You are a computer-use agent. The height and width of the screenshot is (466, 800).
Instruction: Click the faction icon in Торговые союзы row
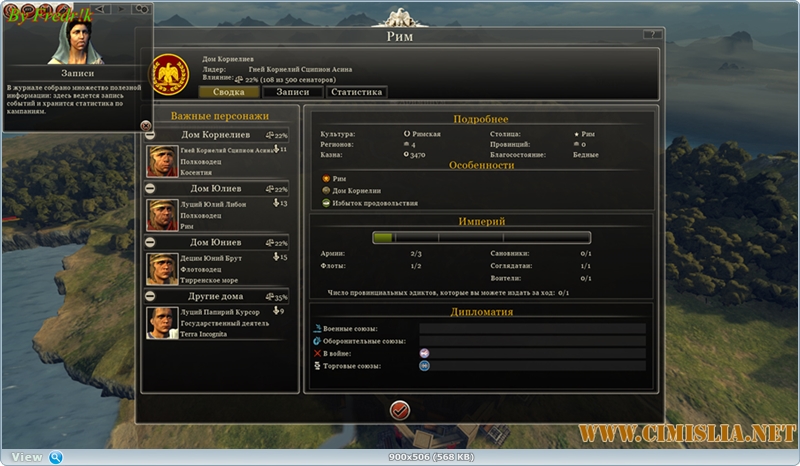424,366
